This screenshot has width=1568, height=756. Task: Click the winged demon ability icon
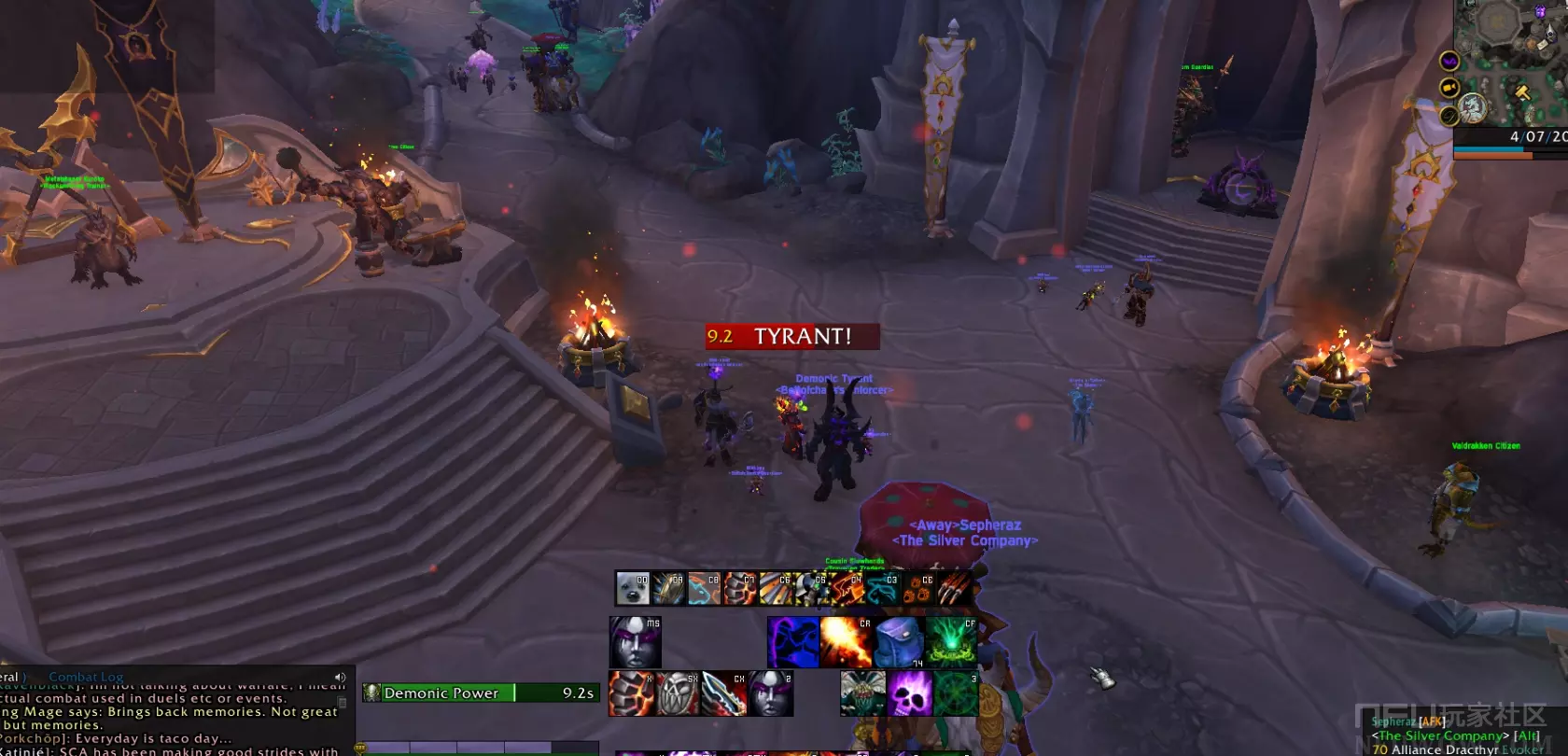(x=862, y=693)
